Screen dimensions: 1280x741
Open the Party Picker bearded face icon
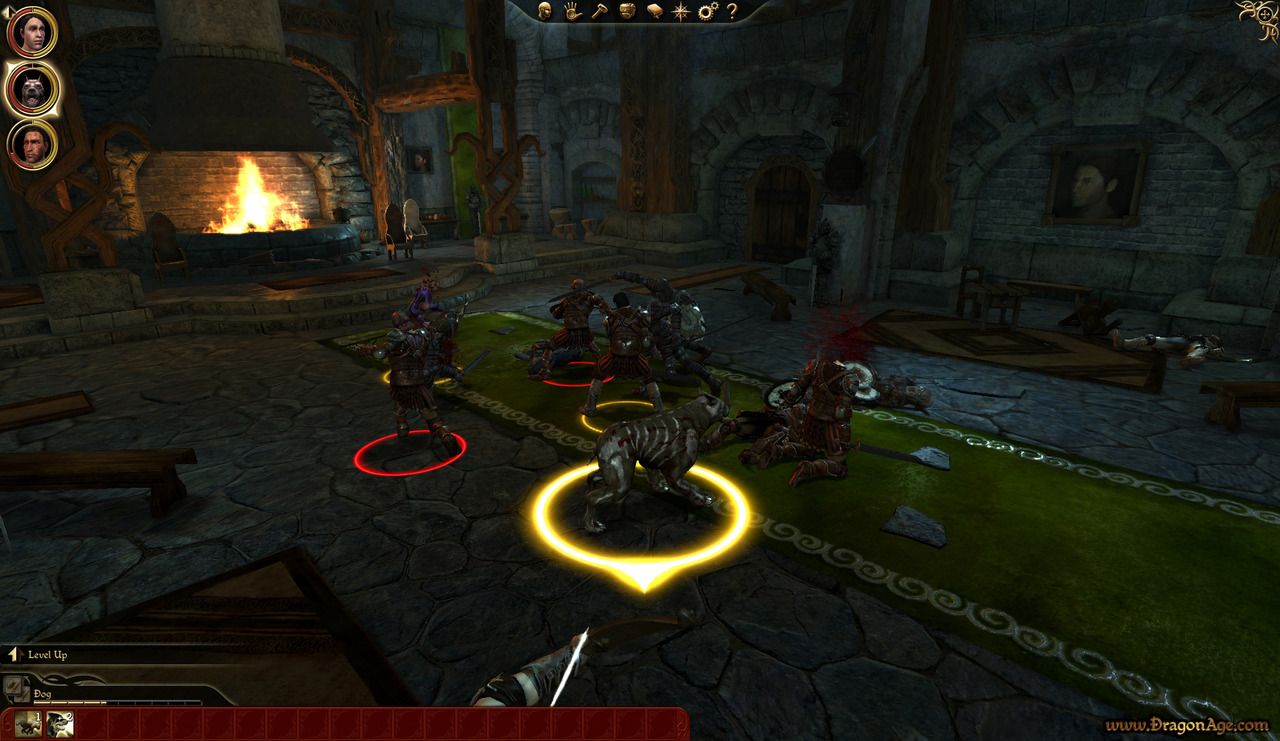point(626,10)
